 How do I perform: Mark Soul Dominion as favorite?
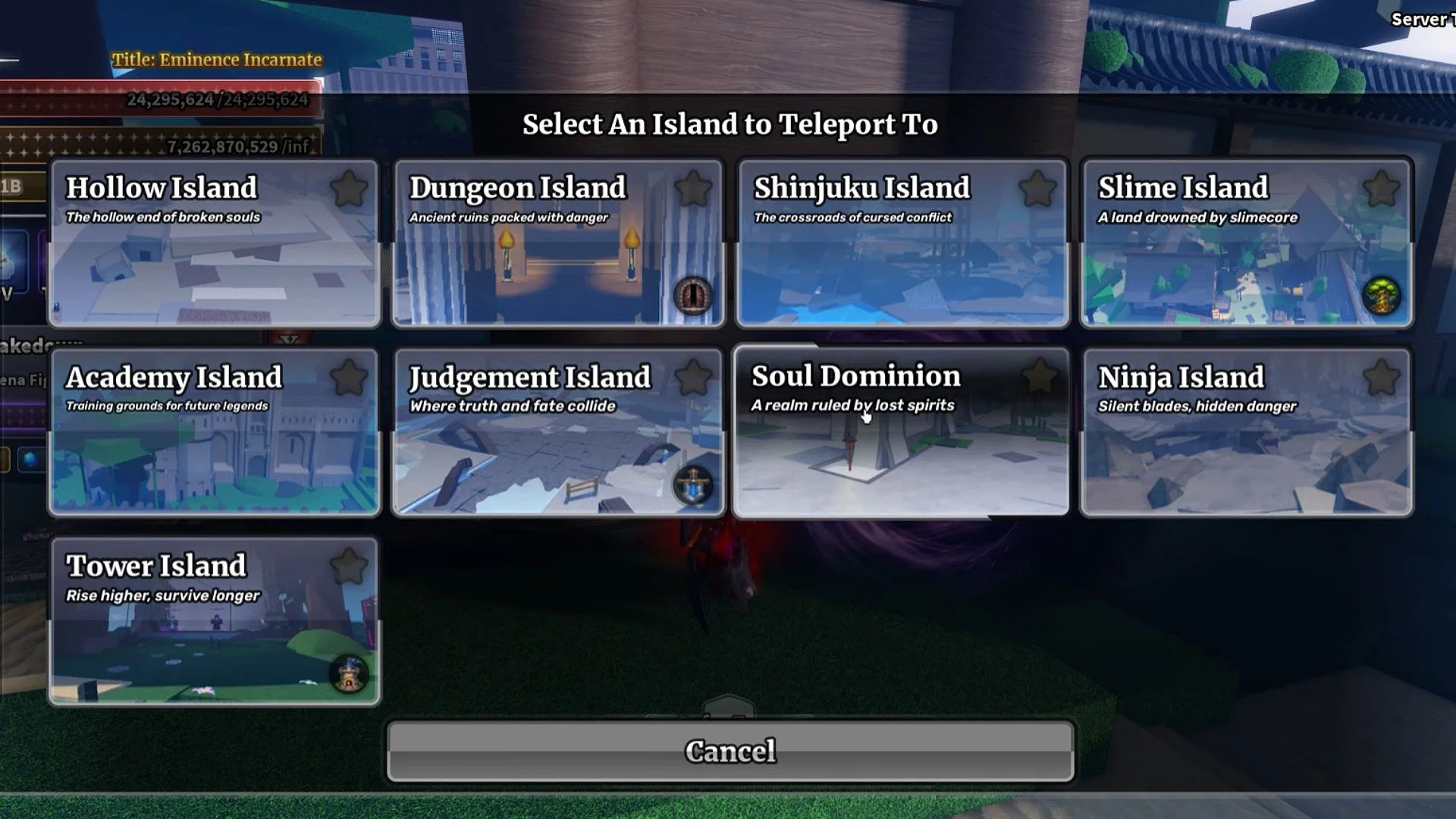pyautogui.click(x=1039, y=374)
